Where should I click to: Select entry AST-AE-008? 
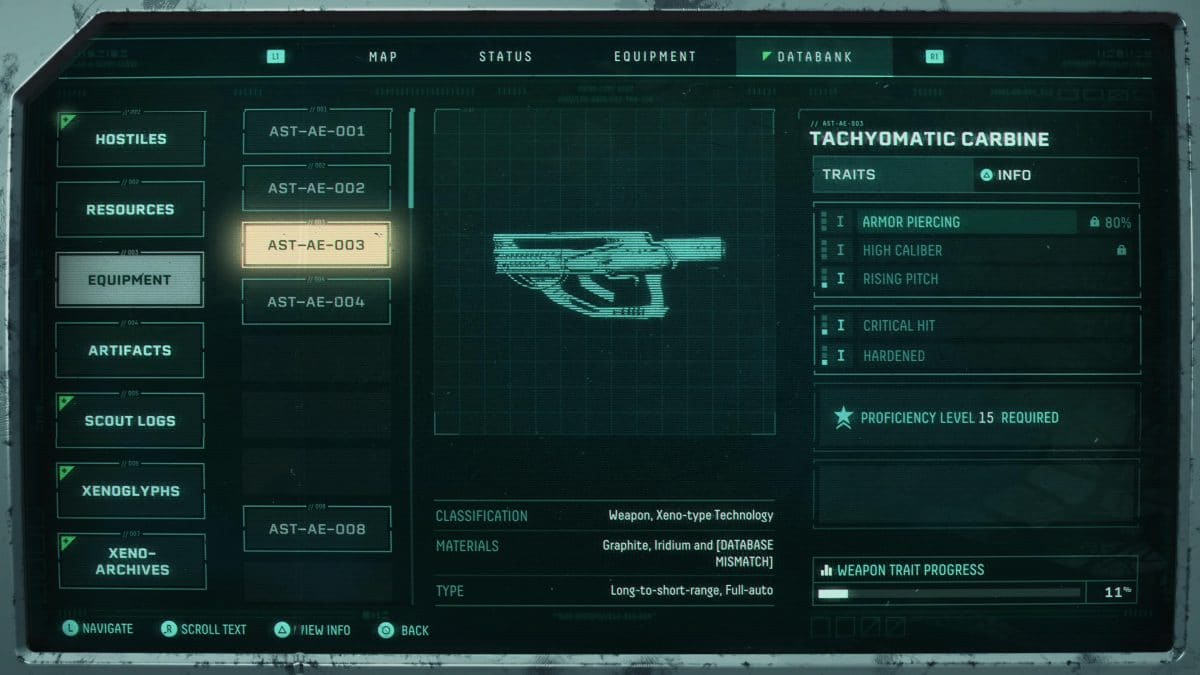pos(317,529)
